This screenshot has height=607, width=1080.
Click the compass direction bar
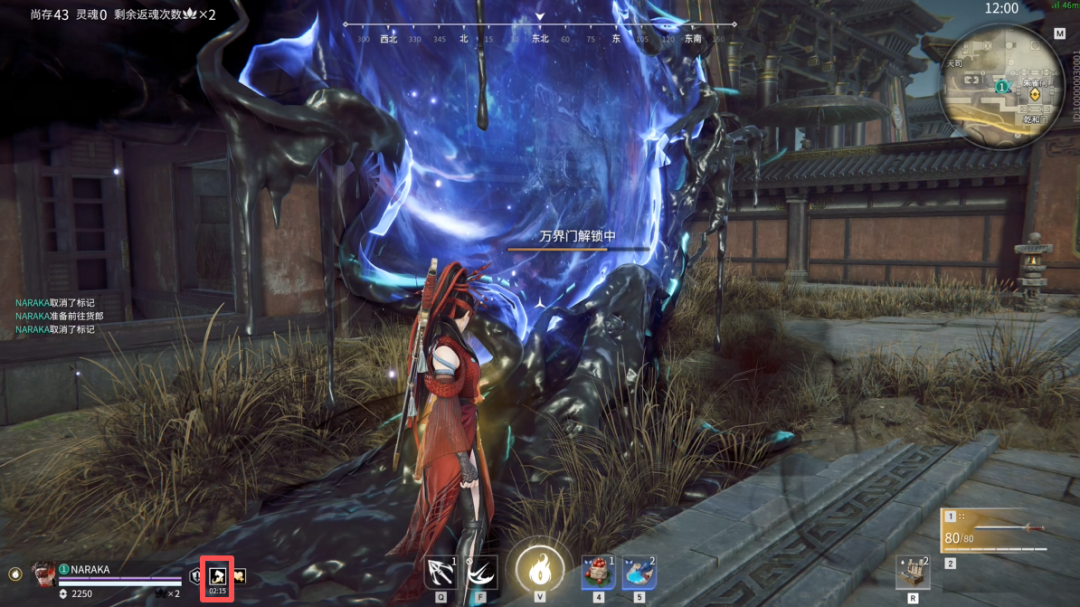coord(540,31)
